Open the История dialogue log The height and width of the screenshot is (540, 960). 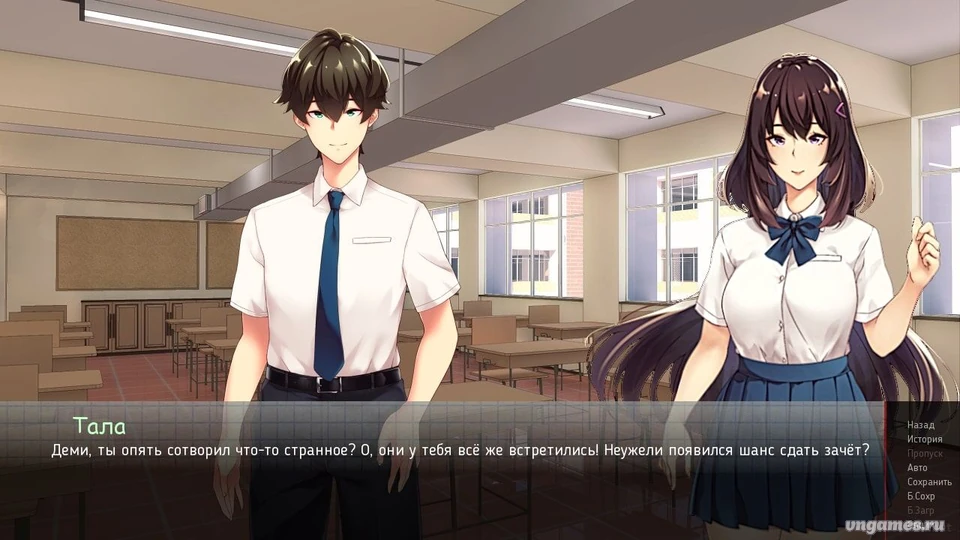tap(924, 439)
